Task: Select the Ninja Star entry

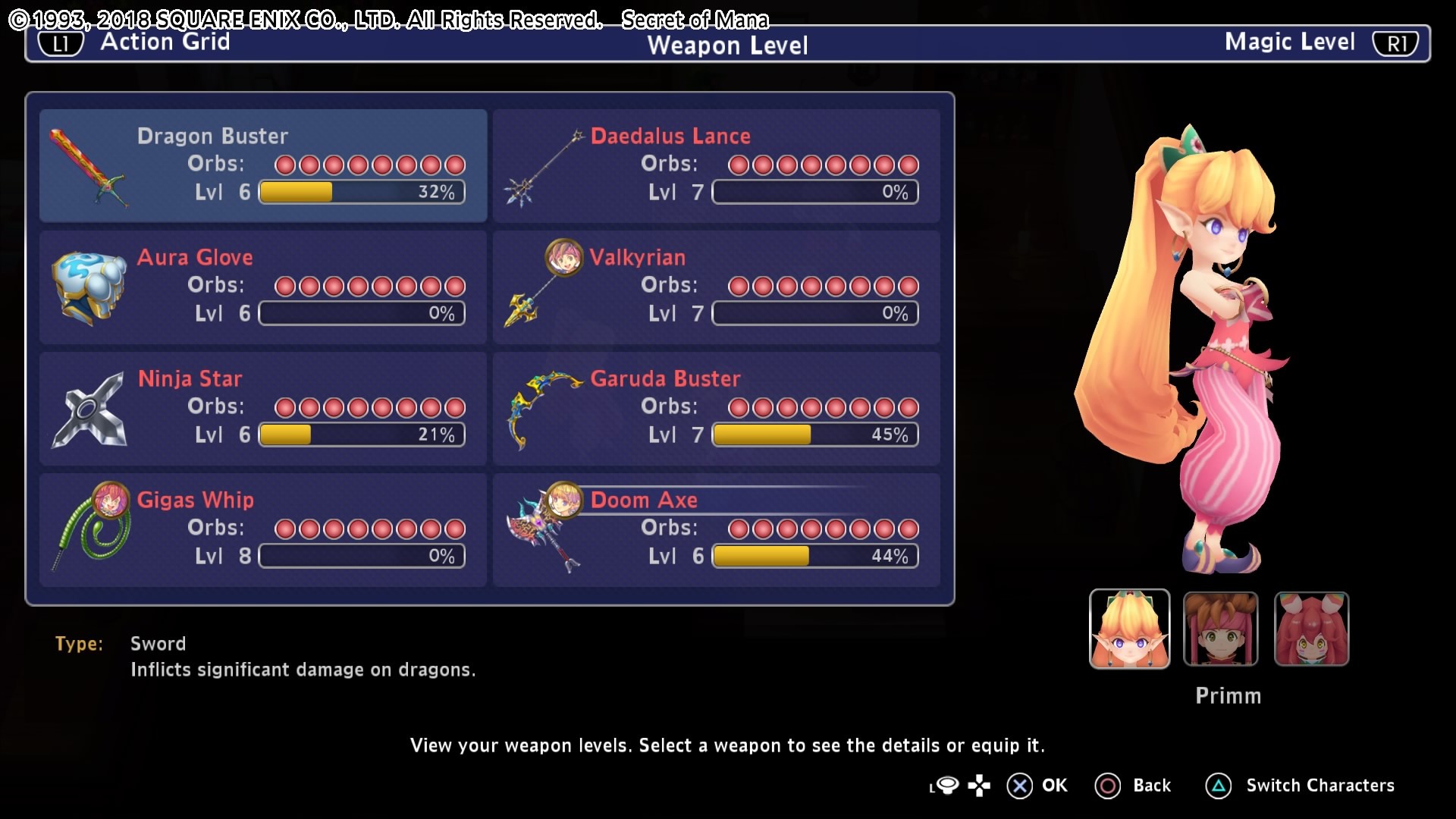Action: [x=263, y=408]
